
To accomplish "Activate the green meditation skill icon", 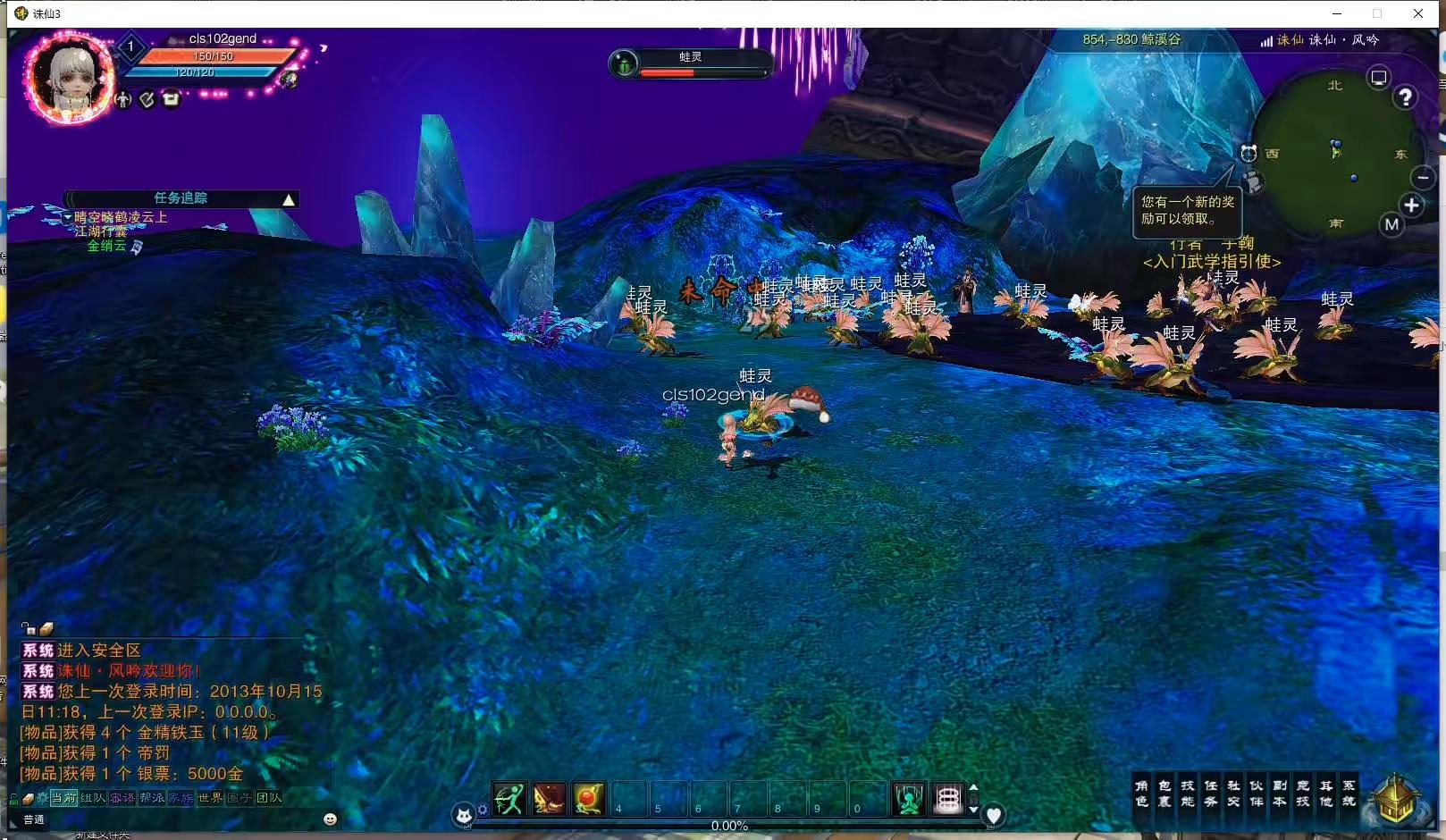I will tap(909, 799).
